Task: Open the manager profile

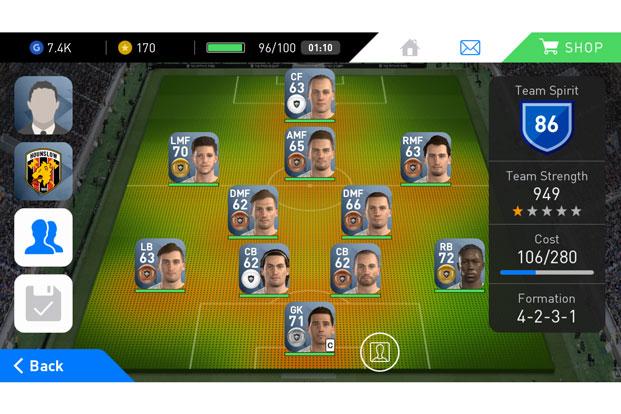Action: tap(43, 105)
